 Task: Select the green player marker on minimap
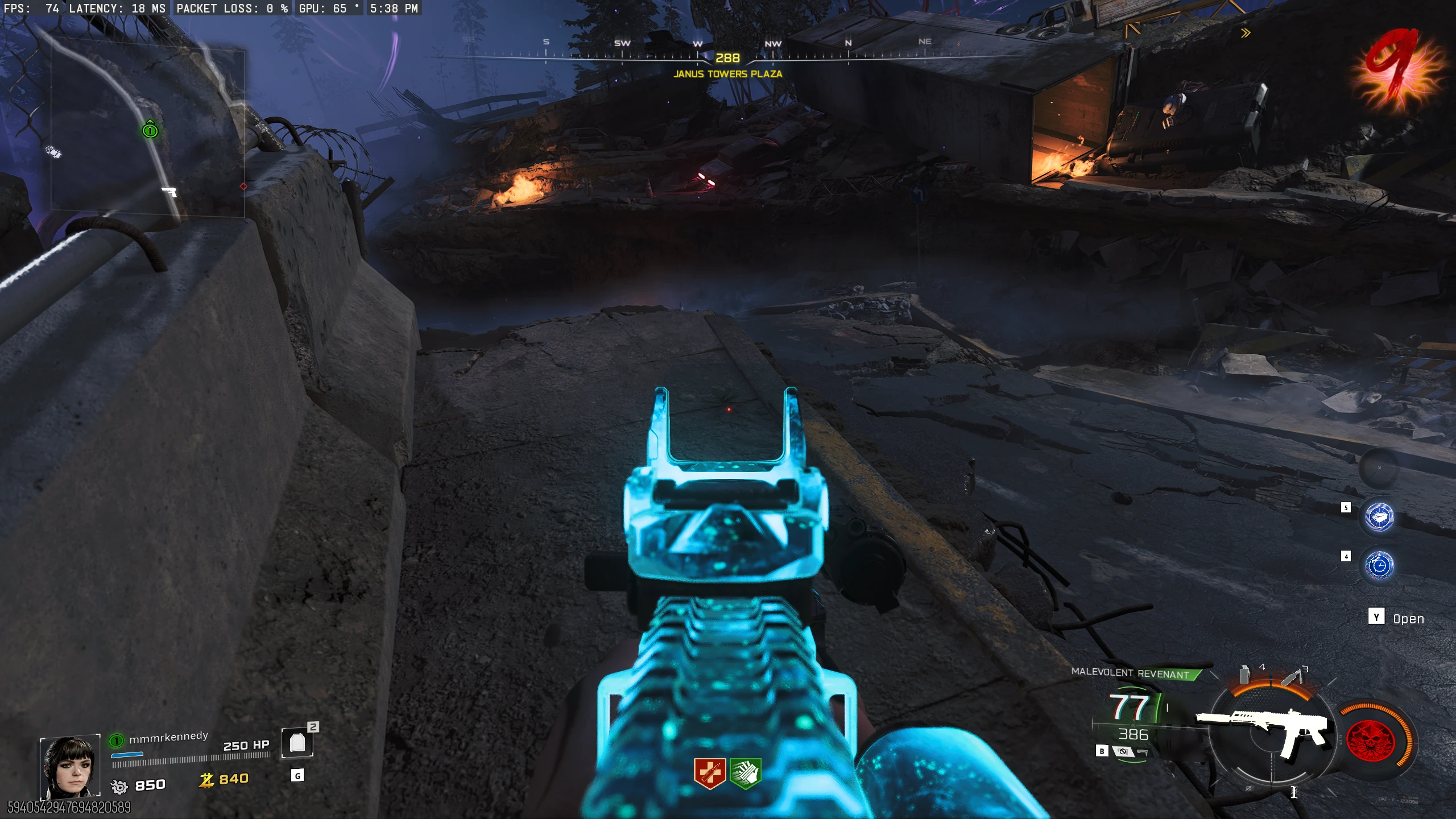point(150,130)
